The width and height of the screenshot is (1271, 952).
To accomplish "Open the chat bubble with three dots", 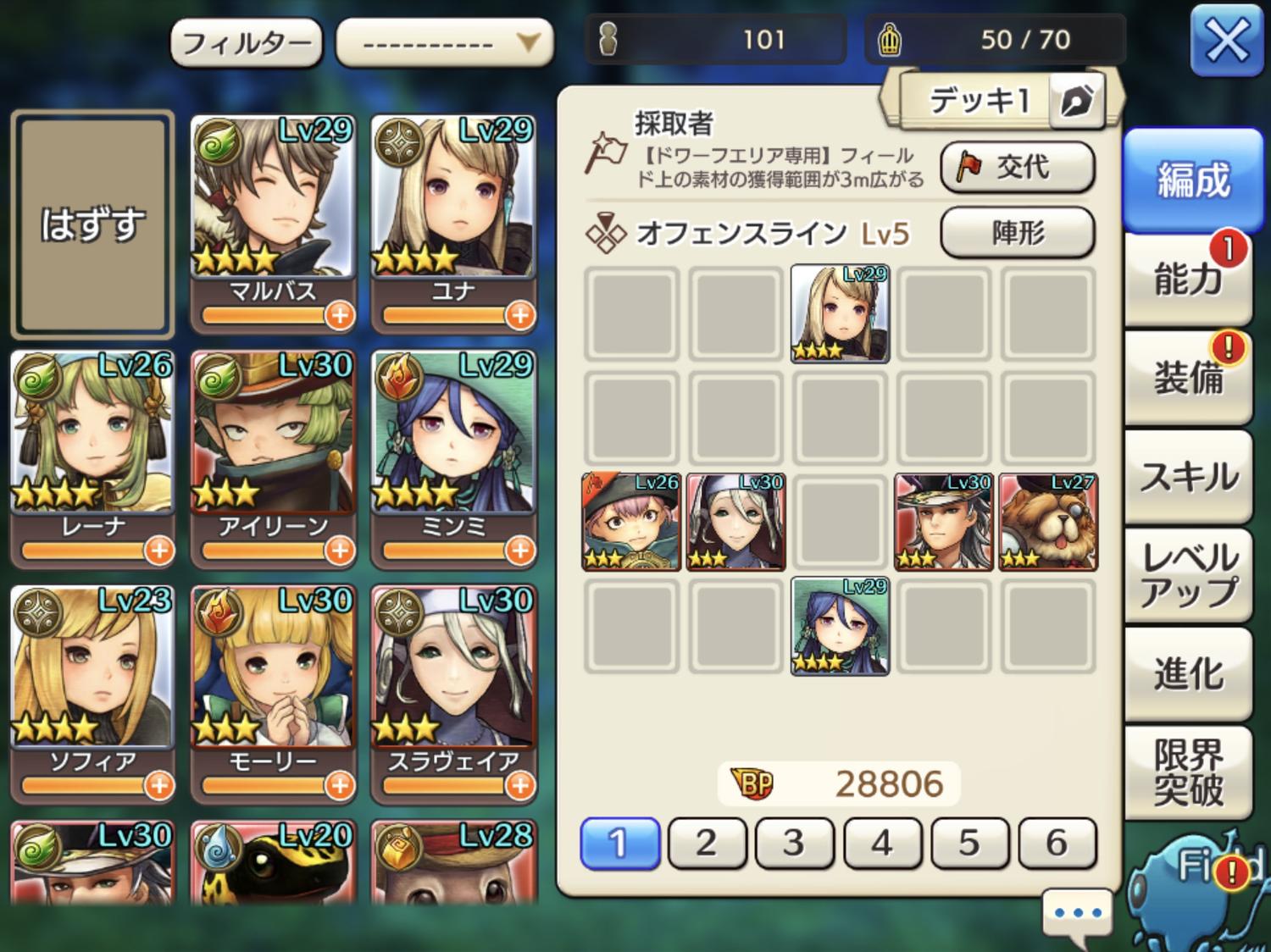I will coord(1077,915).
